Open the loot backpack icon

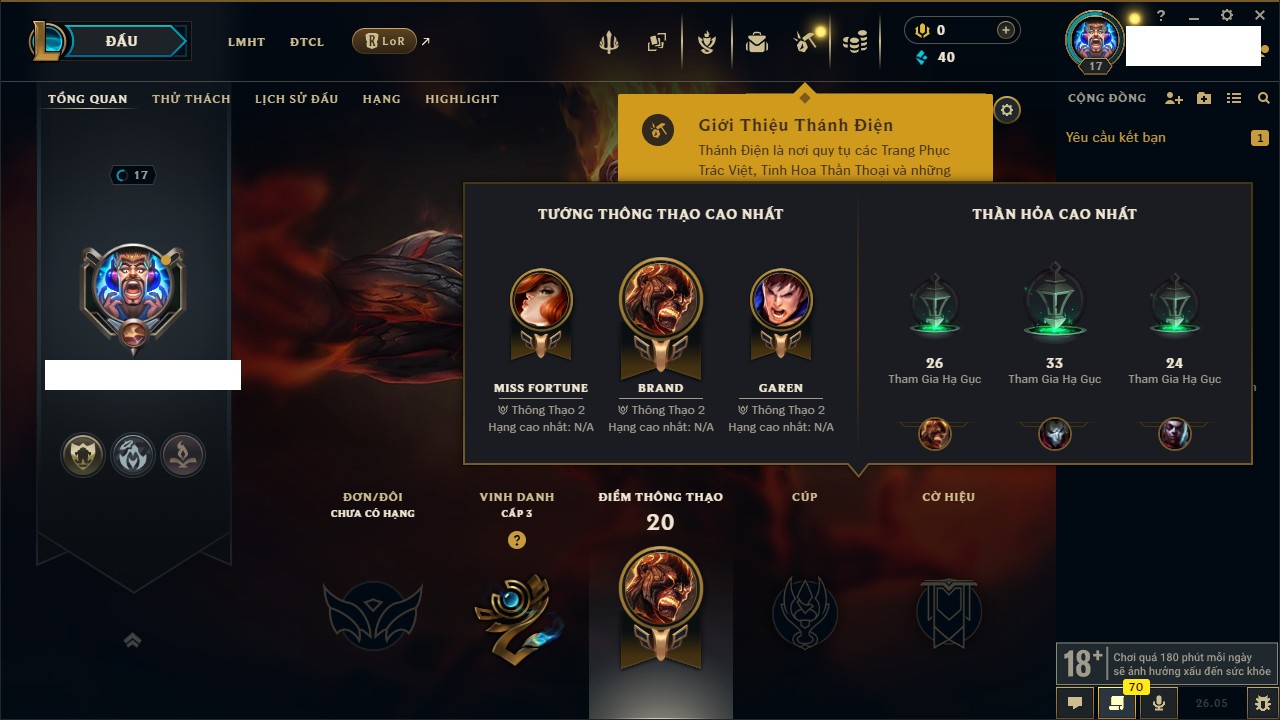click(x=757, y=42)
